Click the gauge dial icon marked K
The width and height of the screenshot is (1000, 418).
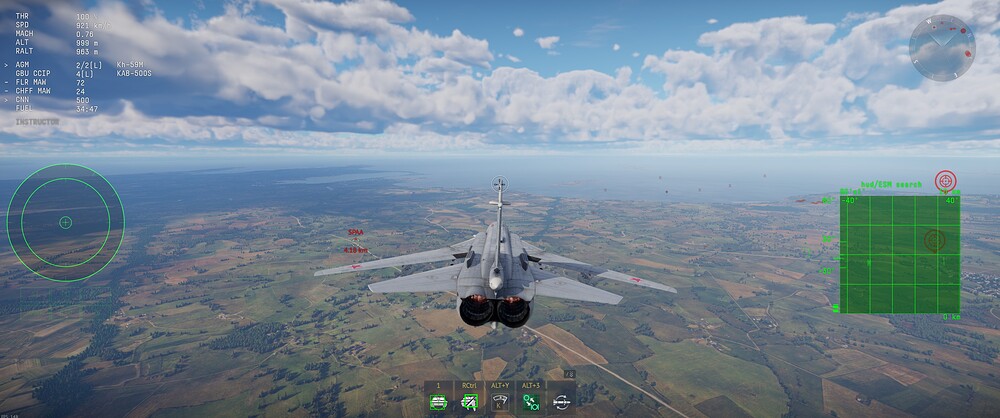(499, 402)
